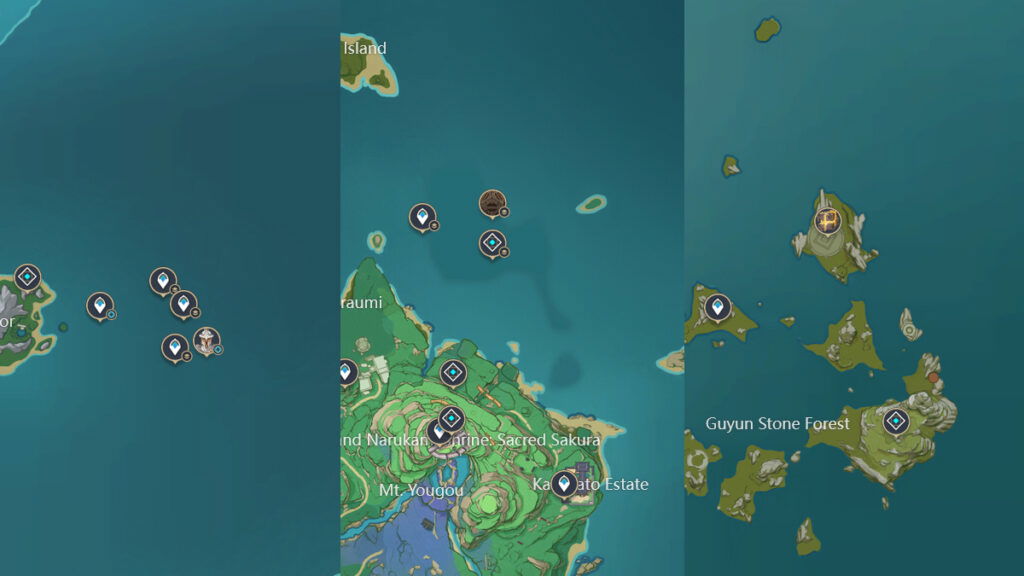The height and width of the screenshot is (576, 1024).
Task: Click the teleport waypoint left of the brown marker
Action: [422, 216]
